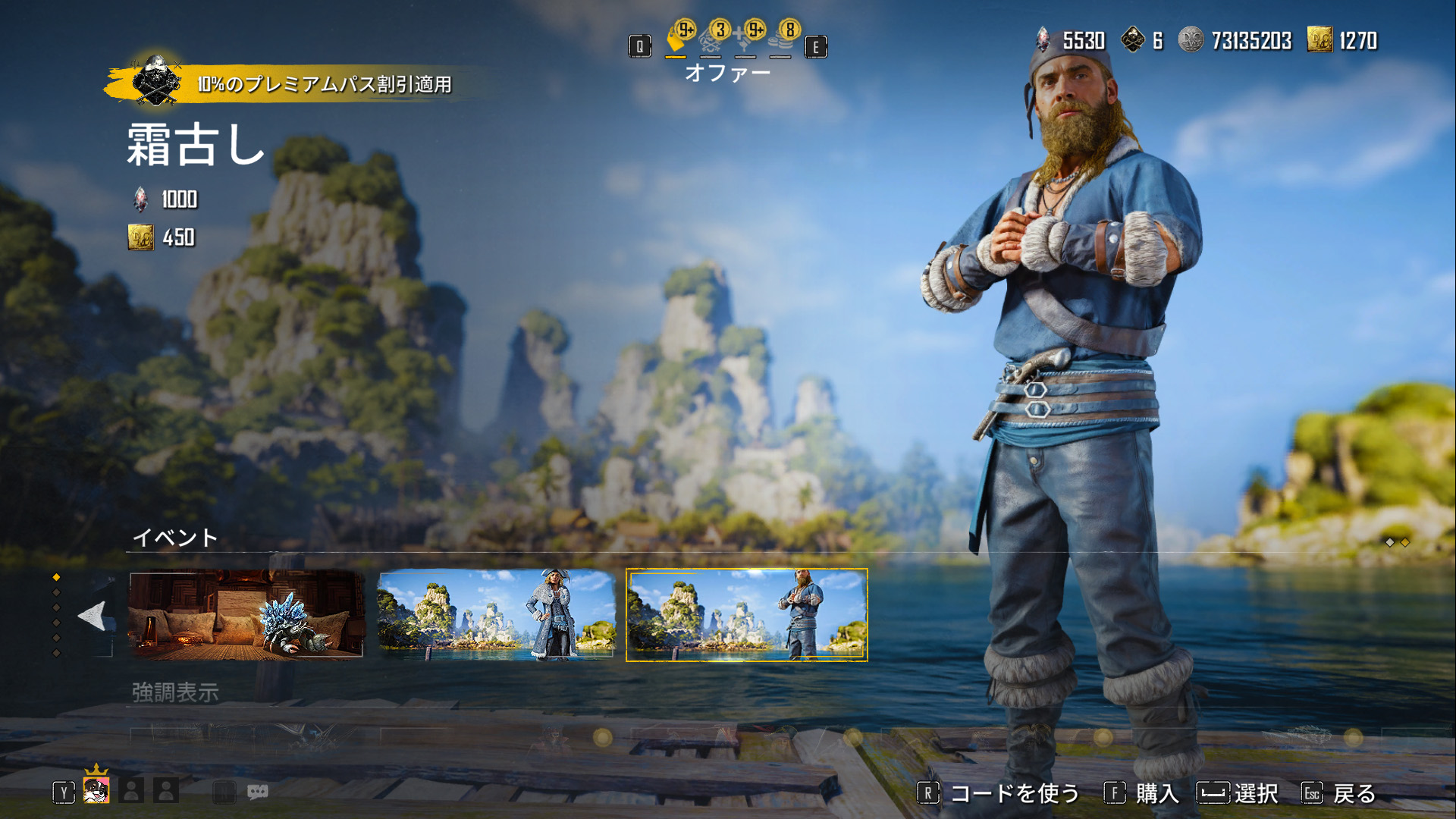This screenshot has height=819, width=1456.
Task: Click the 10% premium pass discount banner
Action: (x=303, y=83)
